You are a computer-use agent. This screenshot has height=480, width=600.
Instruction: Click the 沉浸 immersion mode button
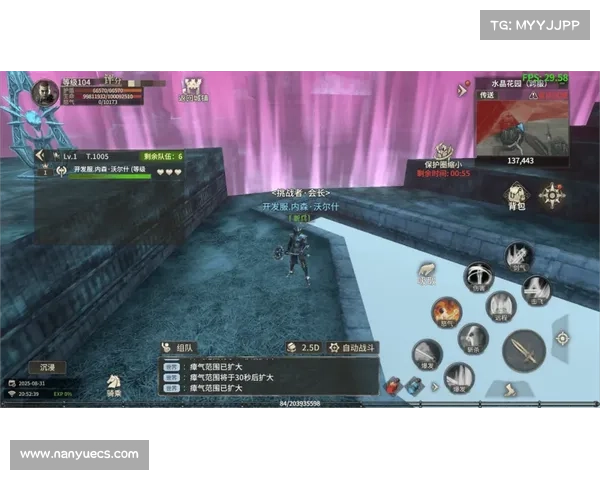click(47, 367)
